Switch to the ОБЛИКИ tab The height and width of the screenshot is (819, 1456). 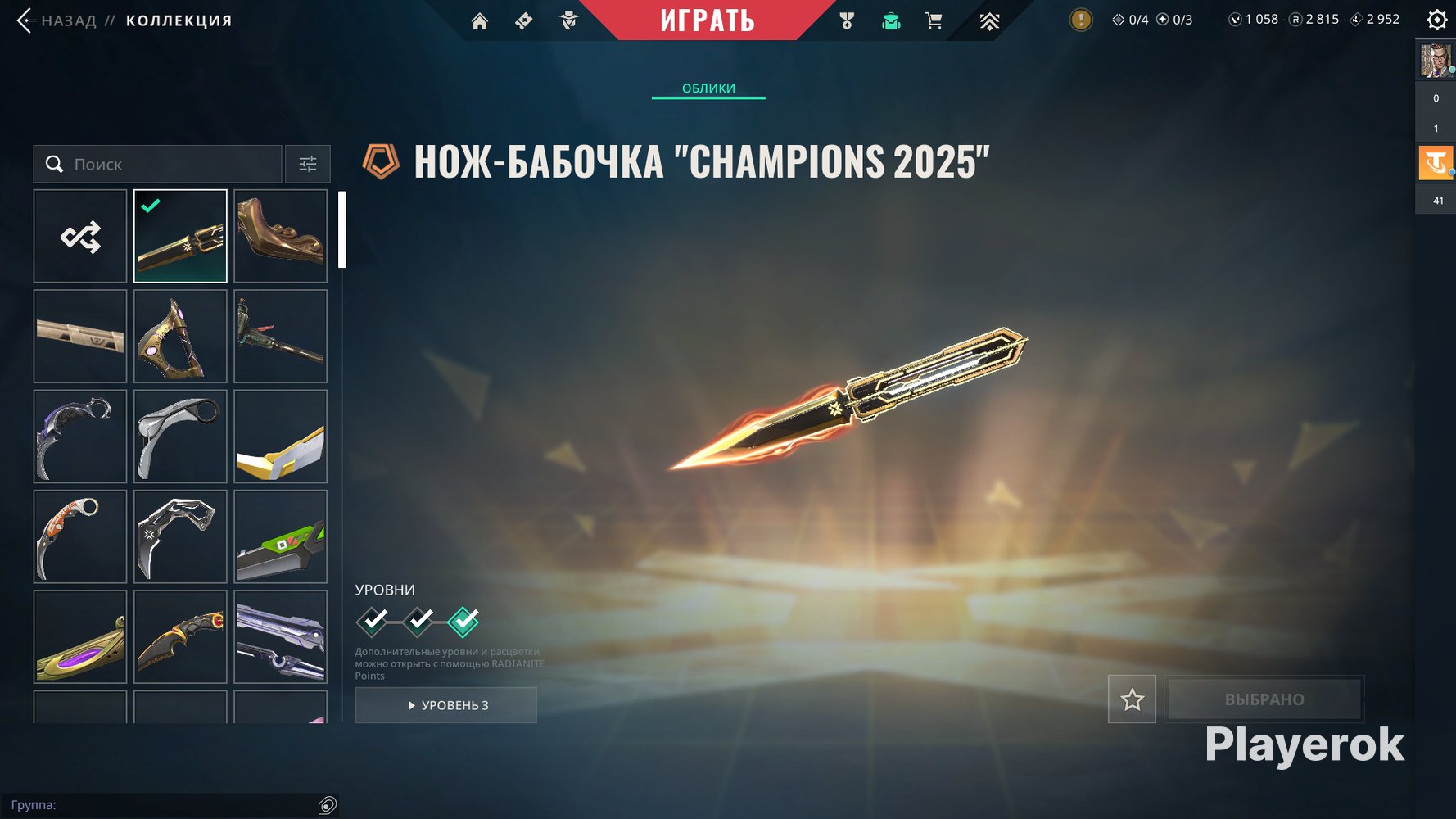click(x=708, y=88)
